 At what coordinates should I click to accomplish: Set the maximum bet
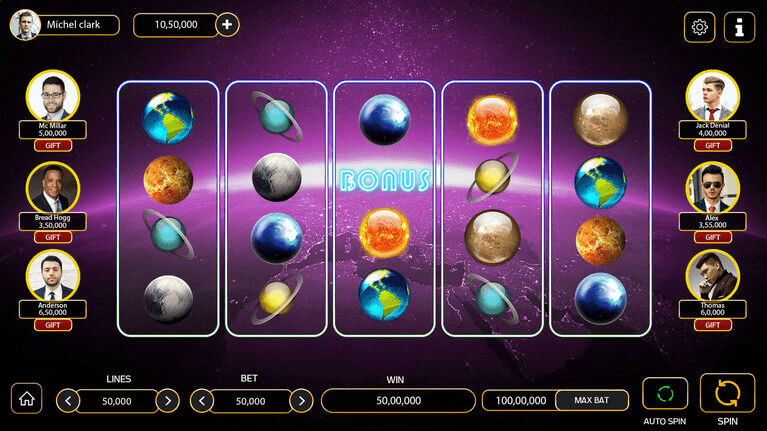[592, 400]
